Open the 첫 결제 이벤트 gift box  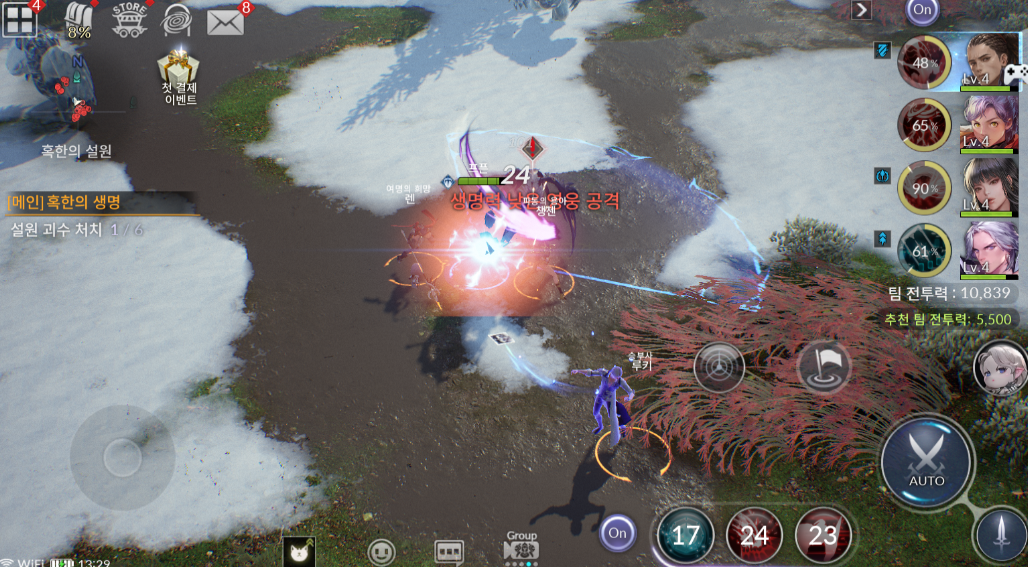[180, 78]
